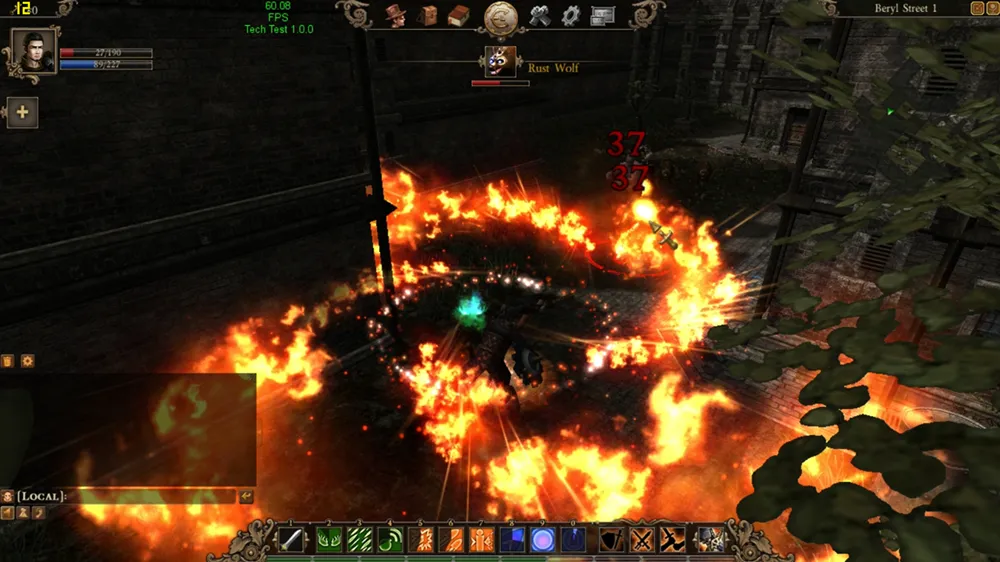Activate the green striped skill in slot 3
Image resolution: width=1000 pixels, height=562 pixels.
click(360, 540)
